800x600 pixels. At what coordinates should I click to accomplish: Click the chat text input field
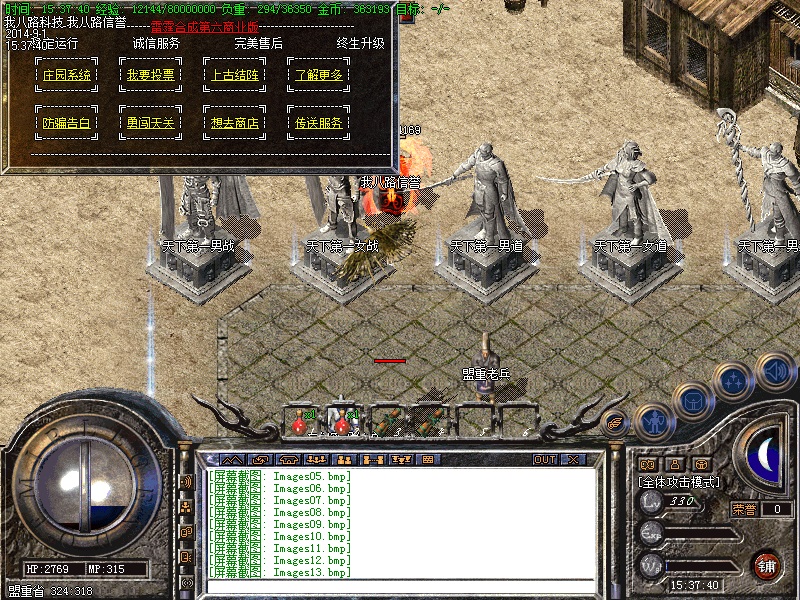400,587
